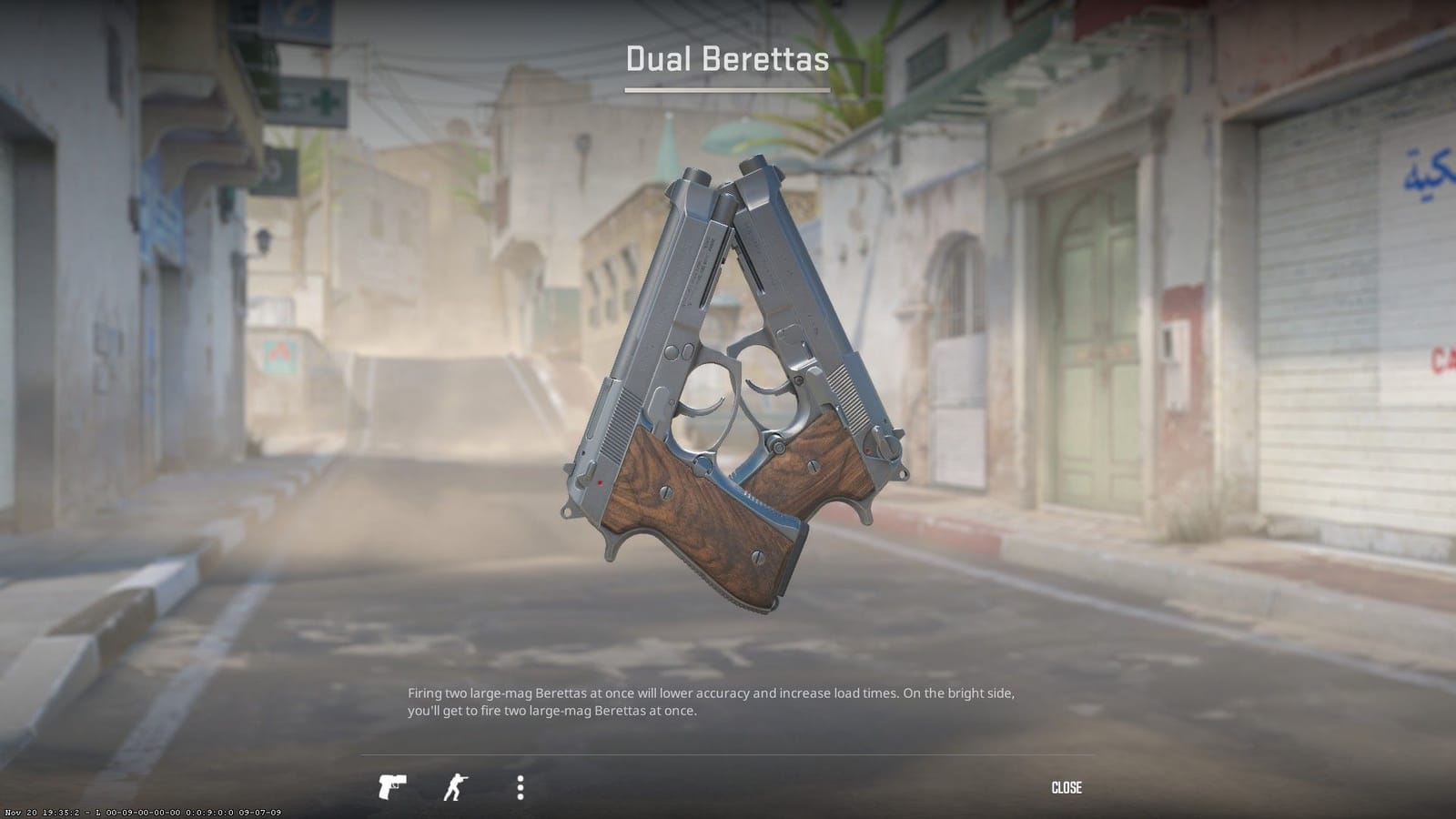The width and height of the screenshot is (1456, 819).
Task: Click the CLOSE button
Action: [x=1067, y=787]
